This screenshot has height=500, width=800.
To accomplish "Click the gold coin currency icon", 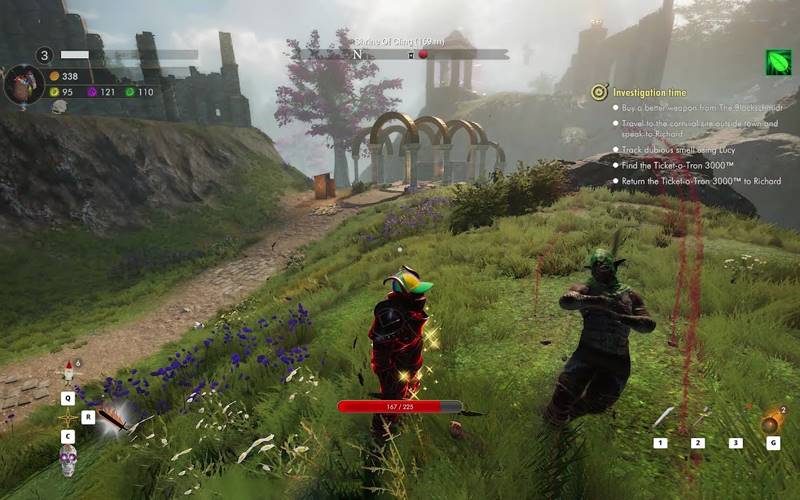I will click(54, 76).
